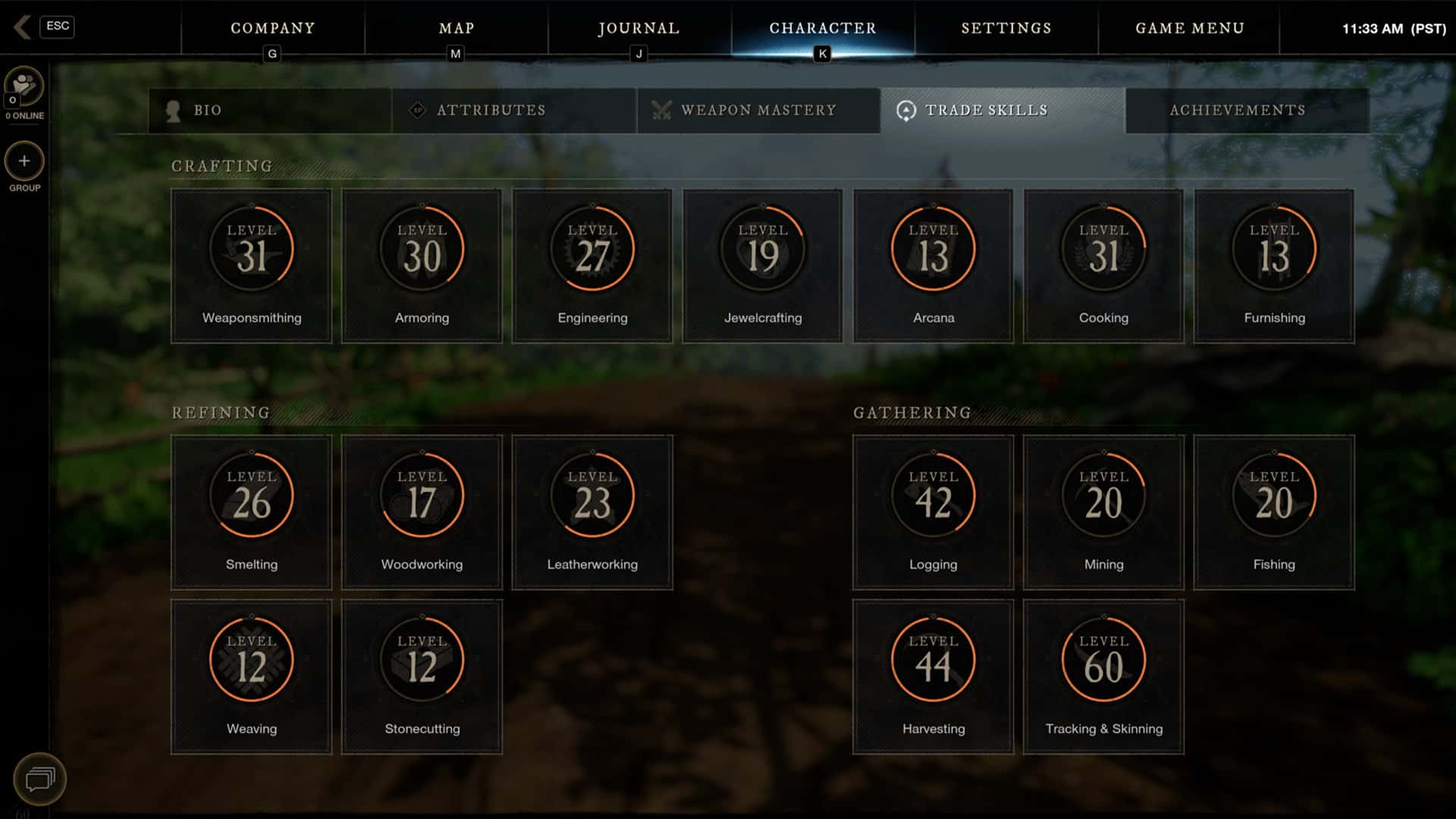
Task: Open the Journal menu
Action: (x=639, y=28)
